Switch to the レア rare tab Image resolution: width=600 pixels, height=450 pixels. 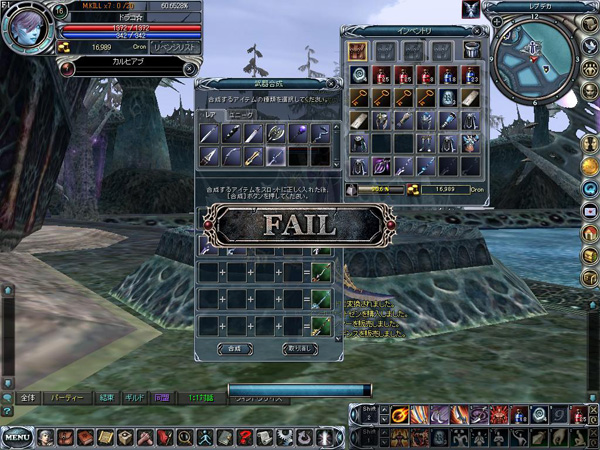point(210,115)
